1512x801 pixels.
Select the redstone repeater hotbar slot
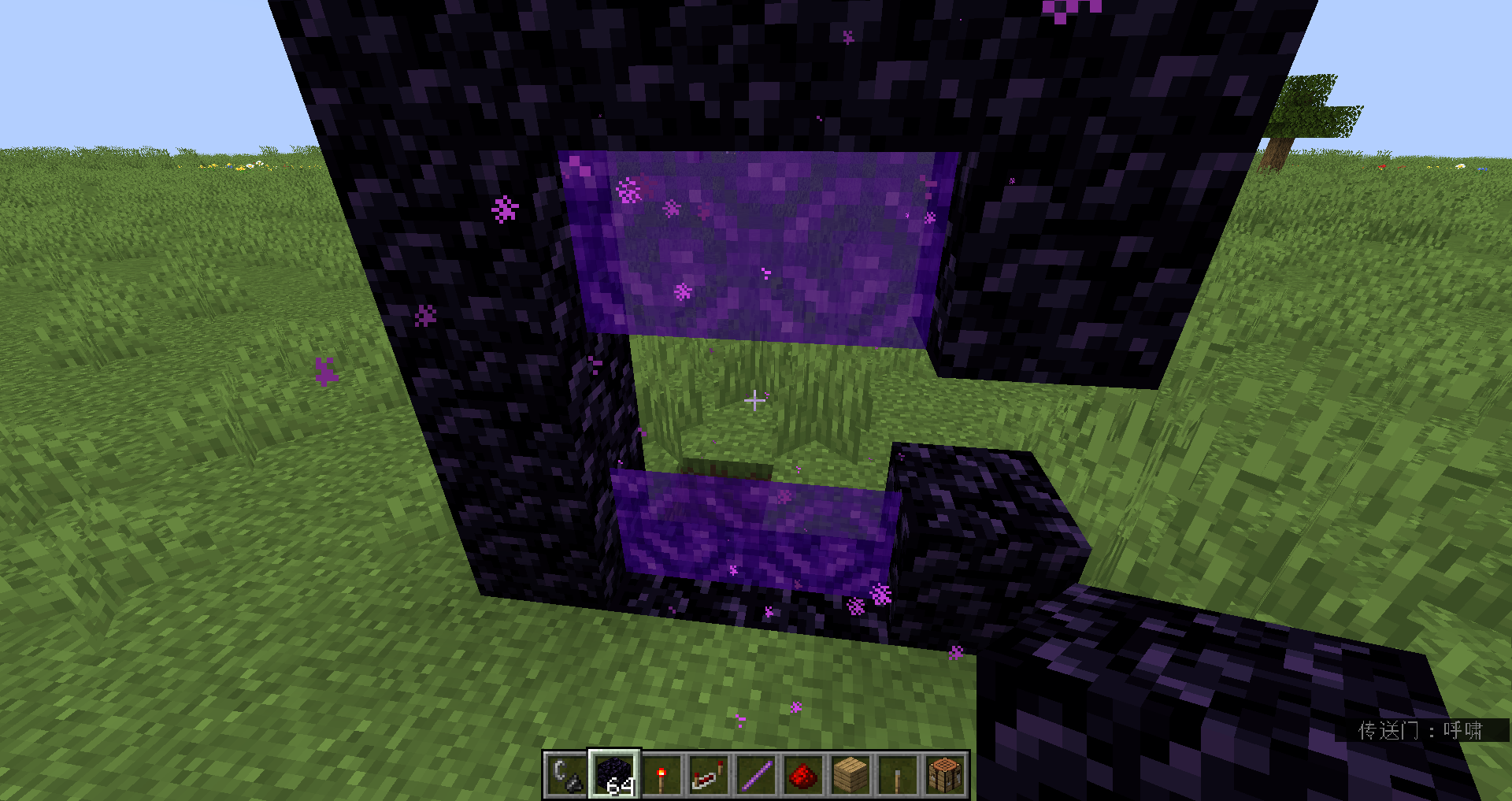click(708, 776)
